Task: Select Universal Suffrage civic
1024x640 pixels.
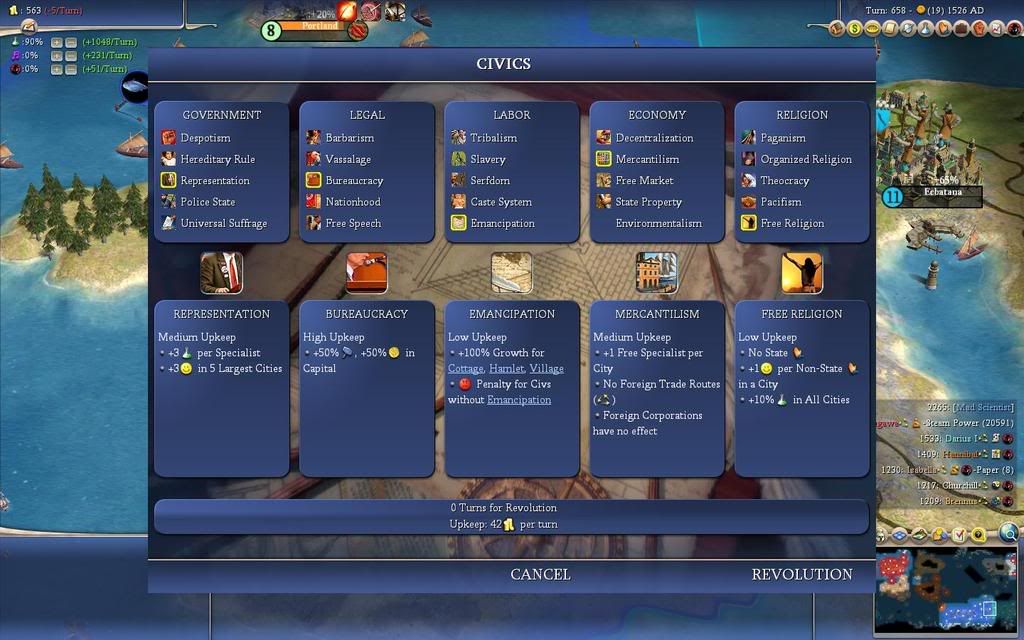Action: [x=223, y=223]
